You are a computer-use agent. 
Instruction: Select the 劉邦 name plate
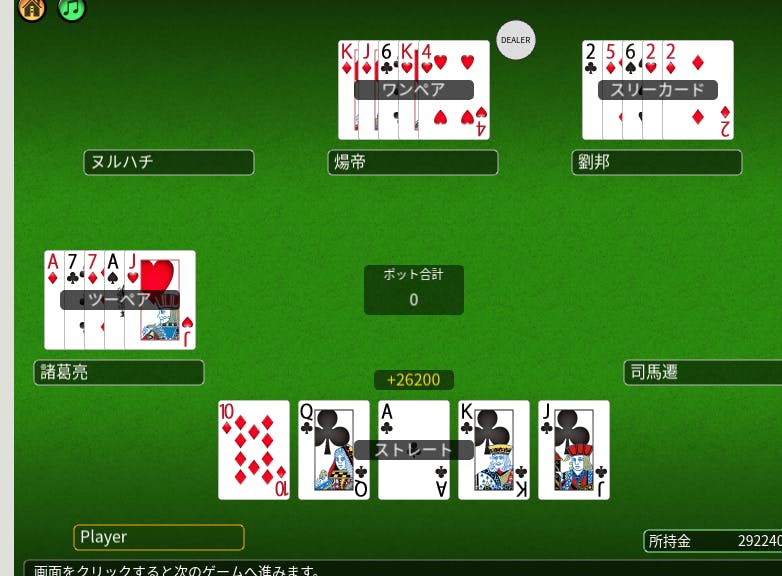[x=657, y=162]
